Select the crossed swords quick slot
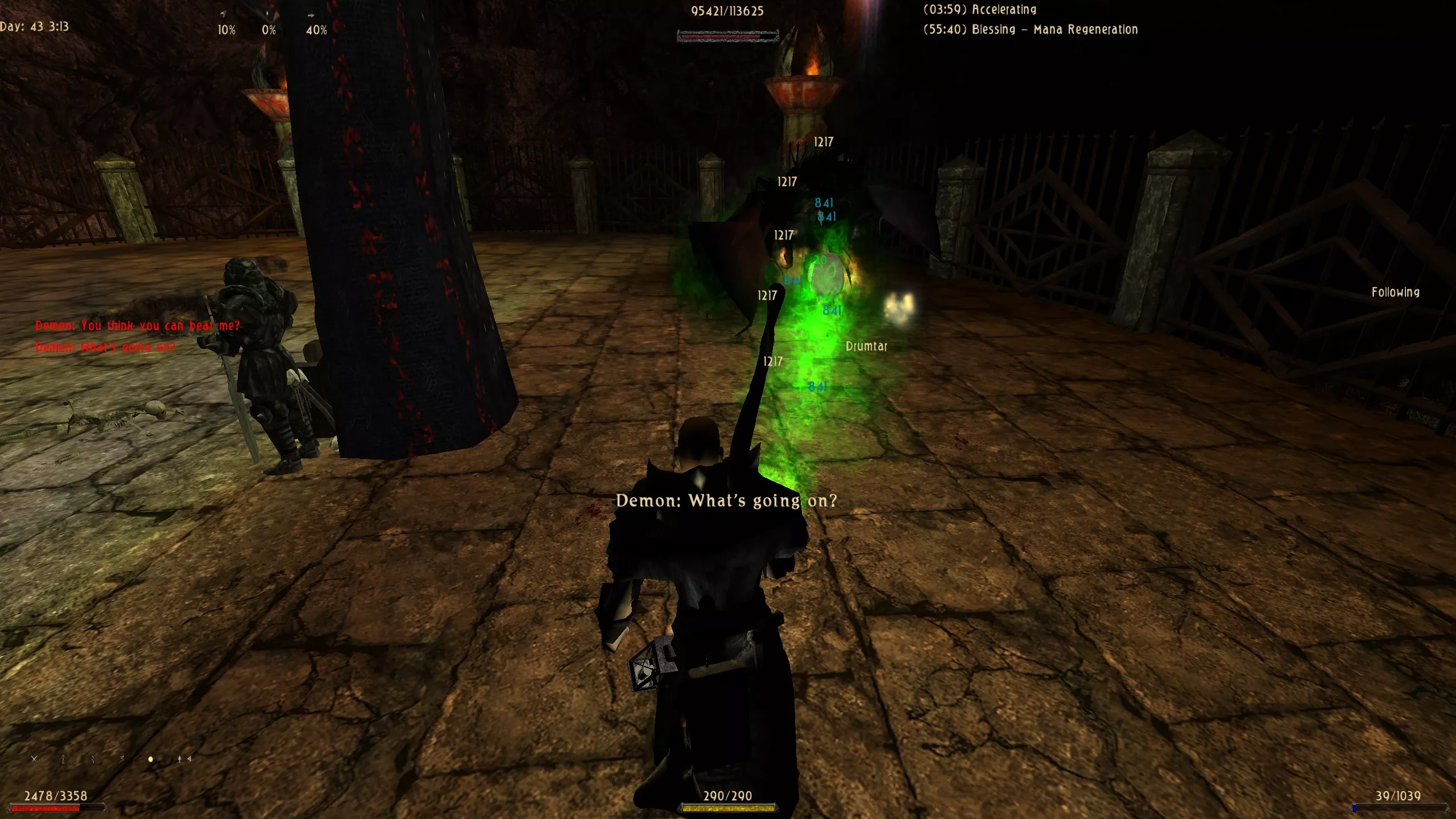Viewport: 1456px width, 819px height. [x=34, y=759]
